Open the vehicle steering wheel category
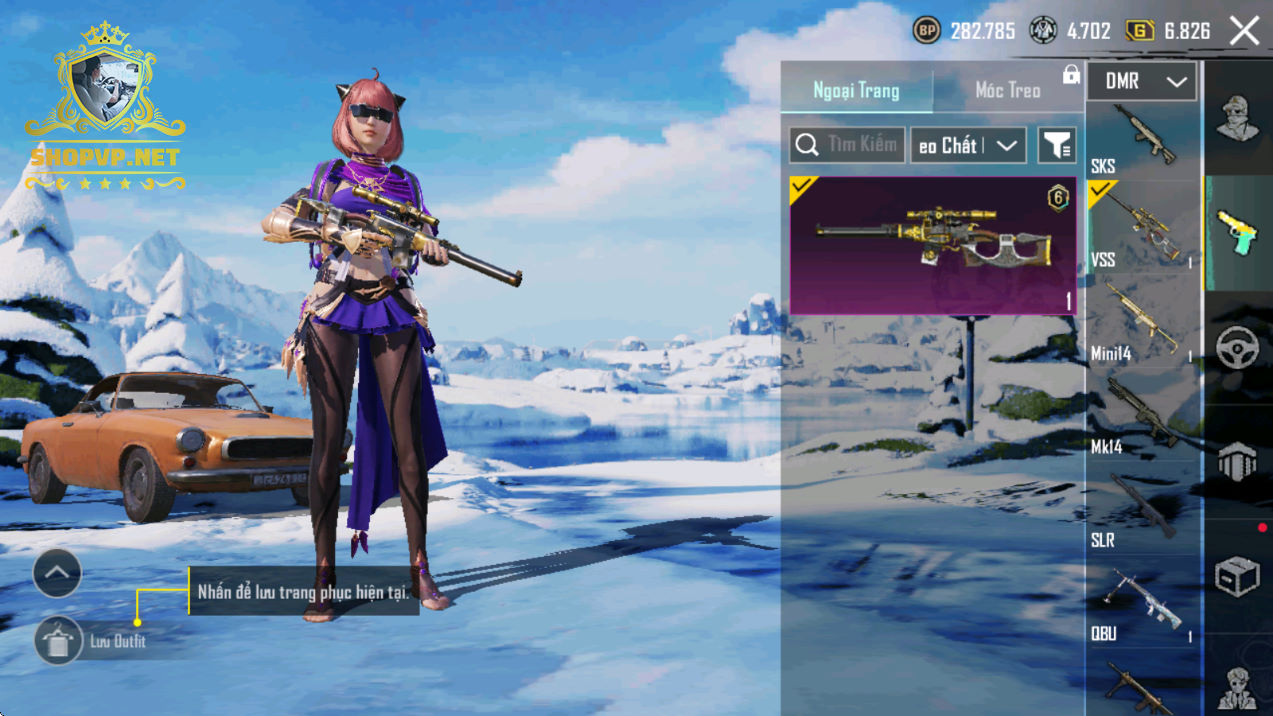 click(x=1237, y=347)
